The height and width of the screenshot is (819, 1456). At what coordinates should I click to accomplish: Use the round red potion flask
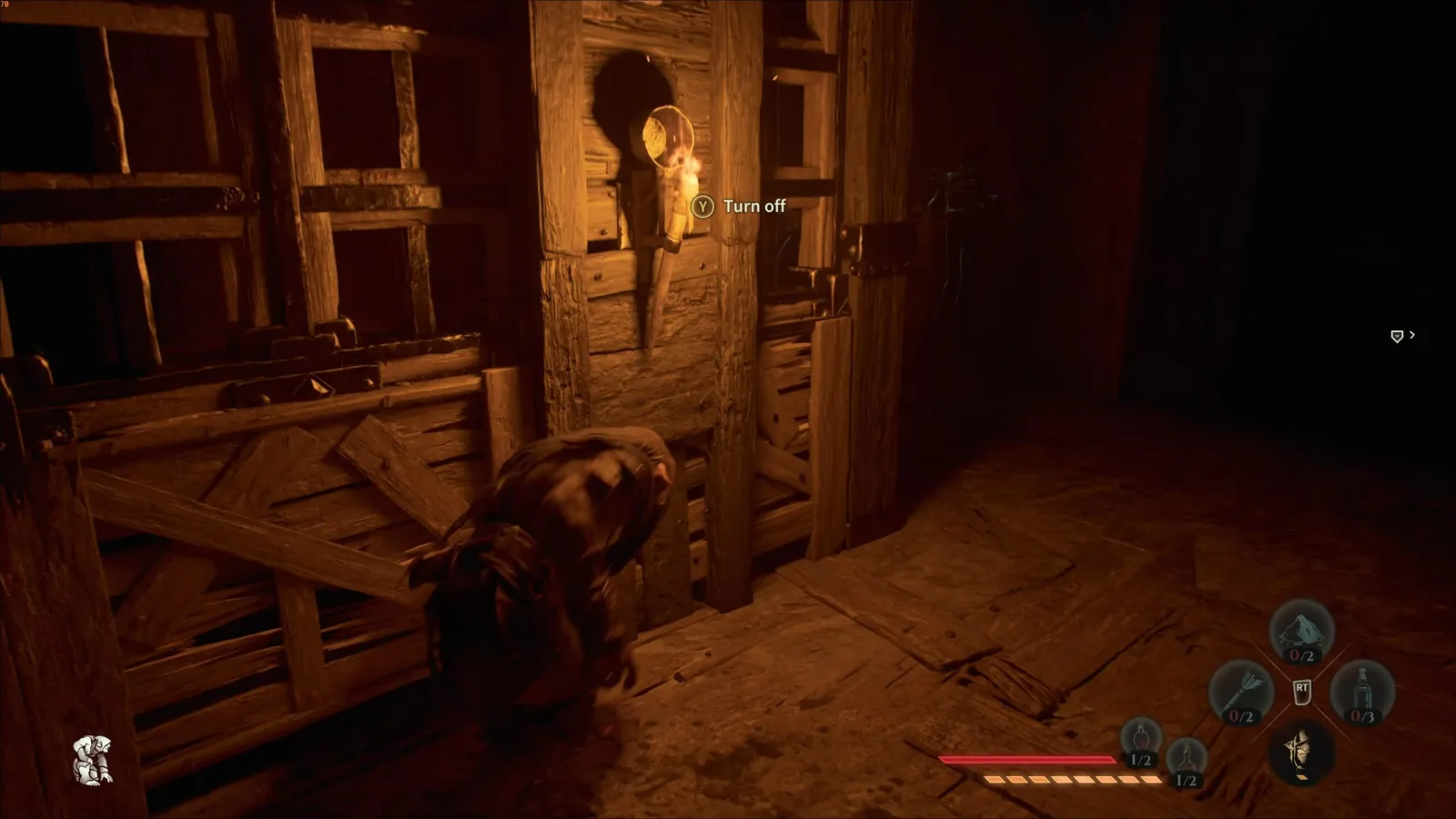(x=1140, y=740)
